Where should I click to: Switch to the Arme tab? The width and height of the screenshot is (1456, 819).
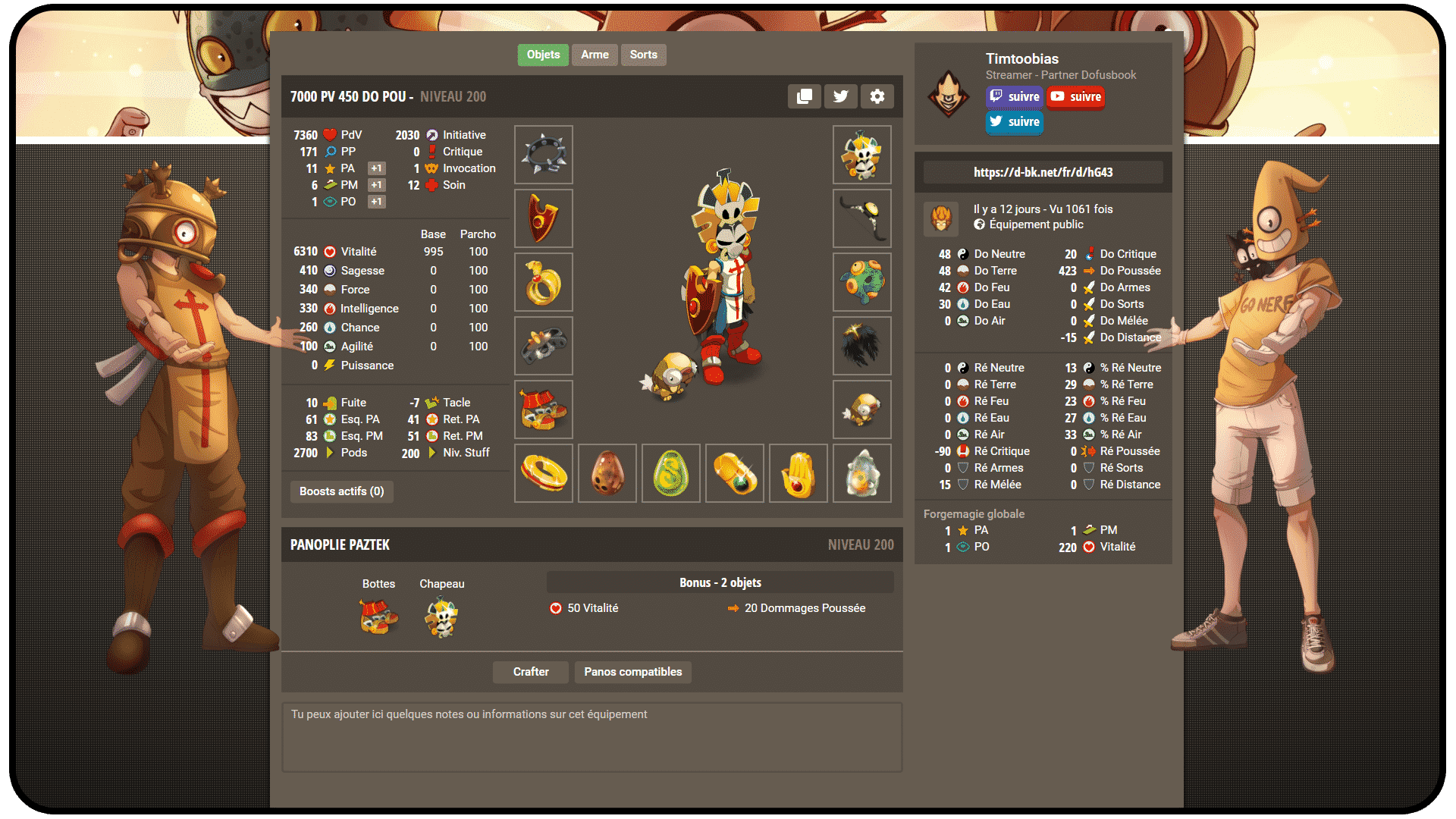595,55
